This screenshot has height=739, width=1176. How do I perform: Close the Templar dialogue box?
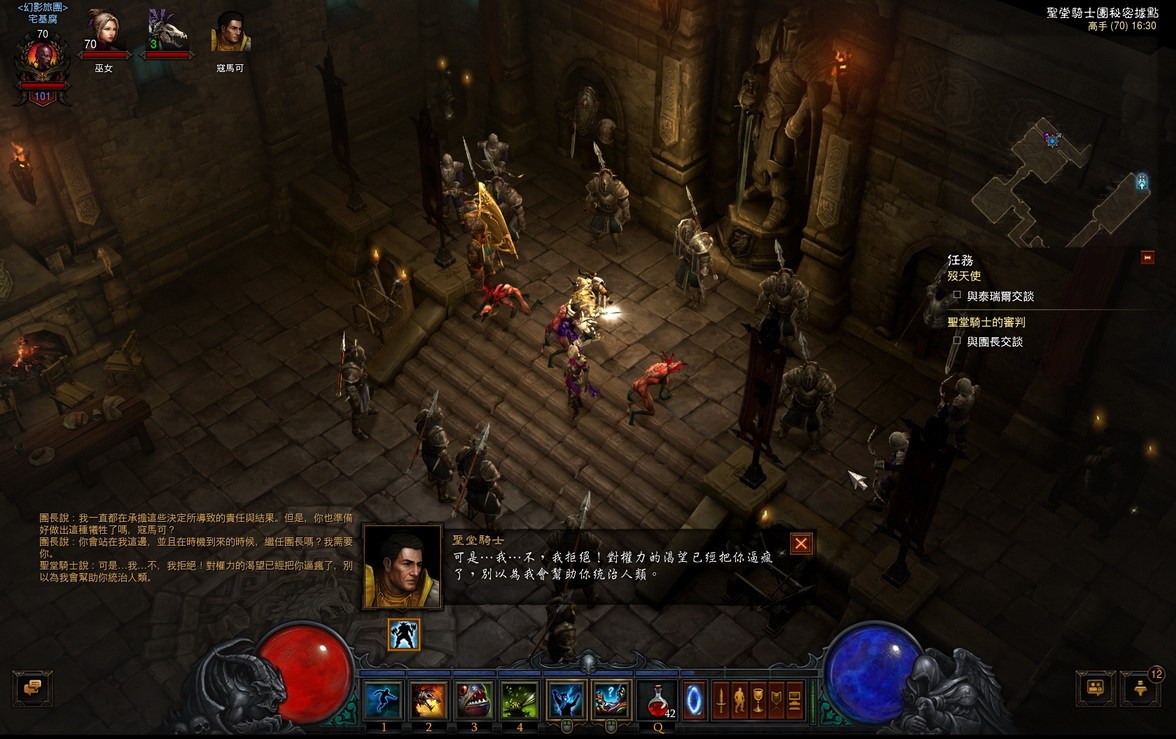pyautogui.click(x=801, y=544)
